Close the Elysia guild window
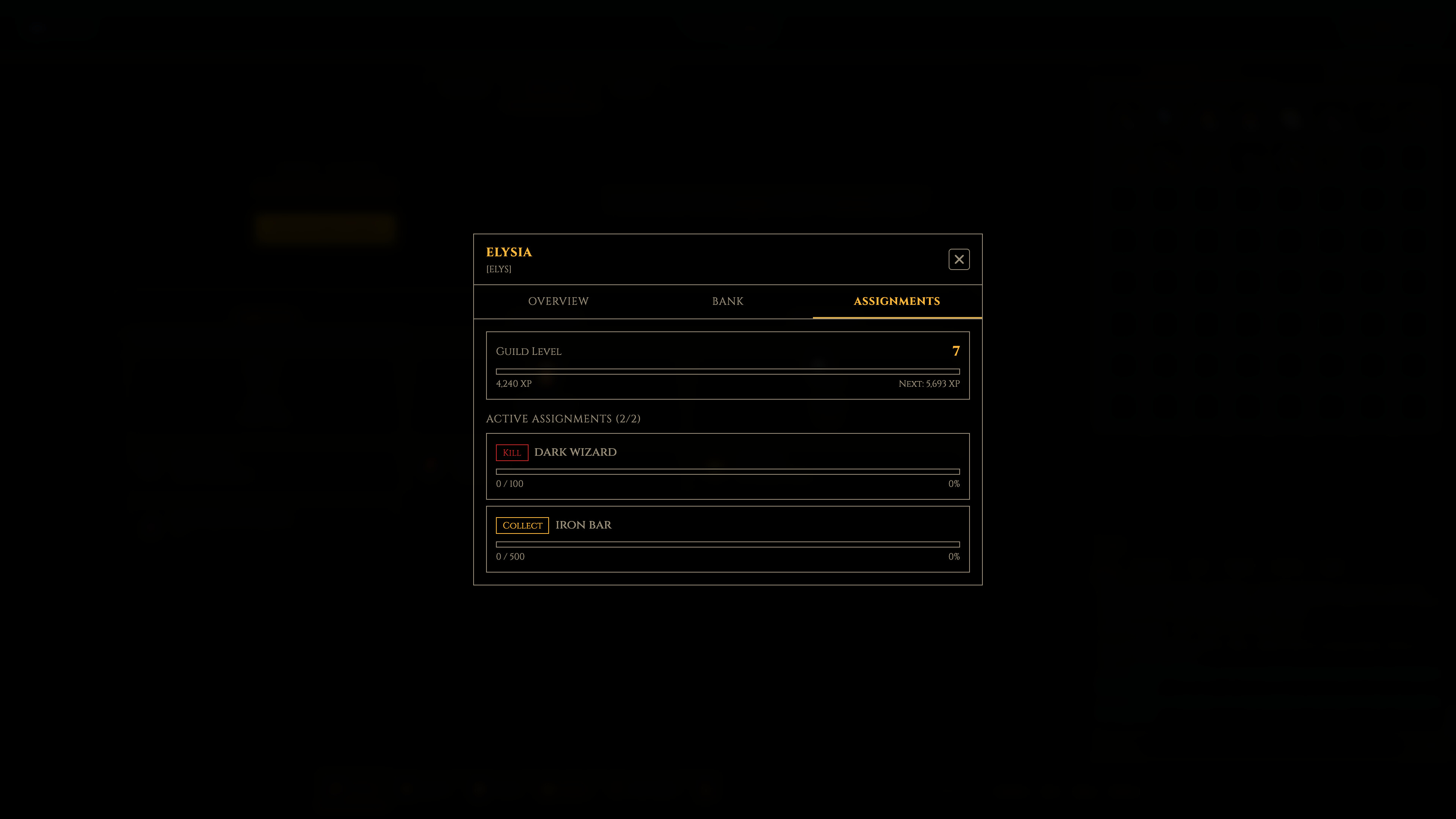Image resolution: width=1456 pixels, height=819 pixels. point(959,259)
